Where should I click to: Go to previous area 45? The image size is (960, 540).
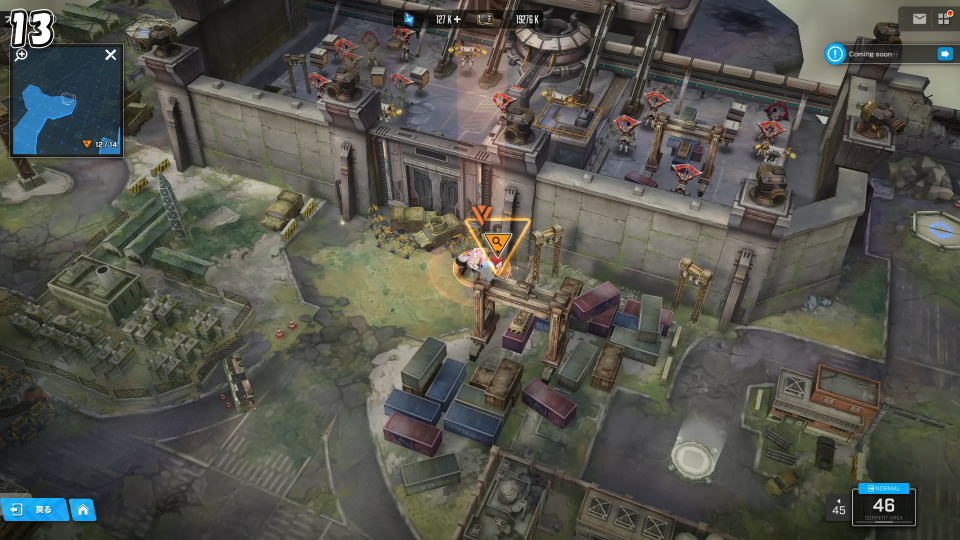pyautogui.click(x=838, y=507)
